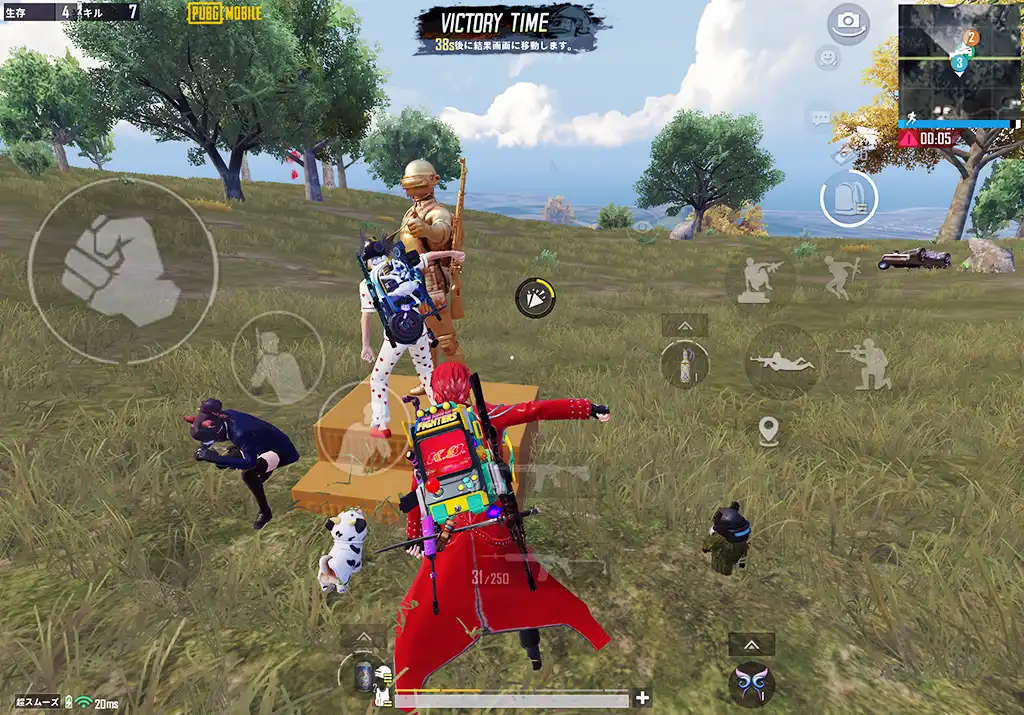
Task: Open the smiley emote menu
Action: [827, 58]
